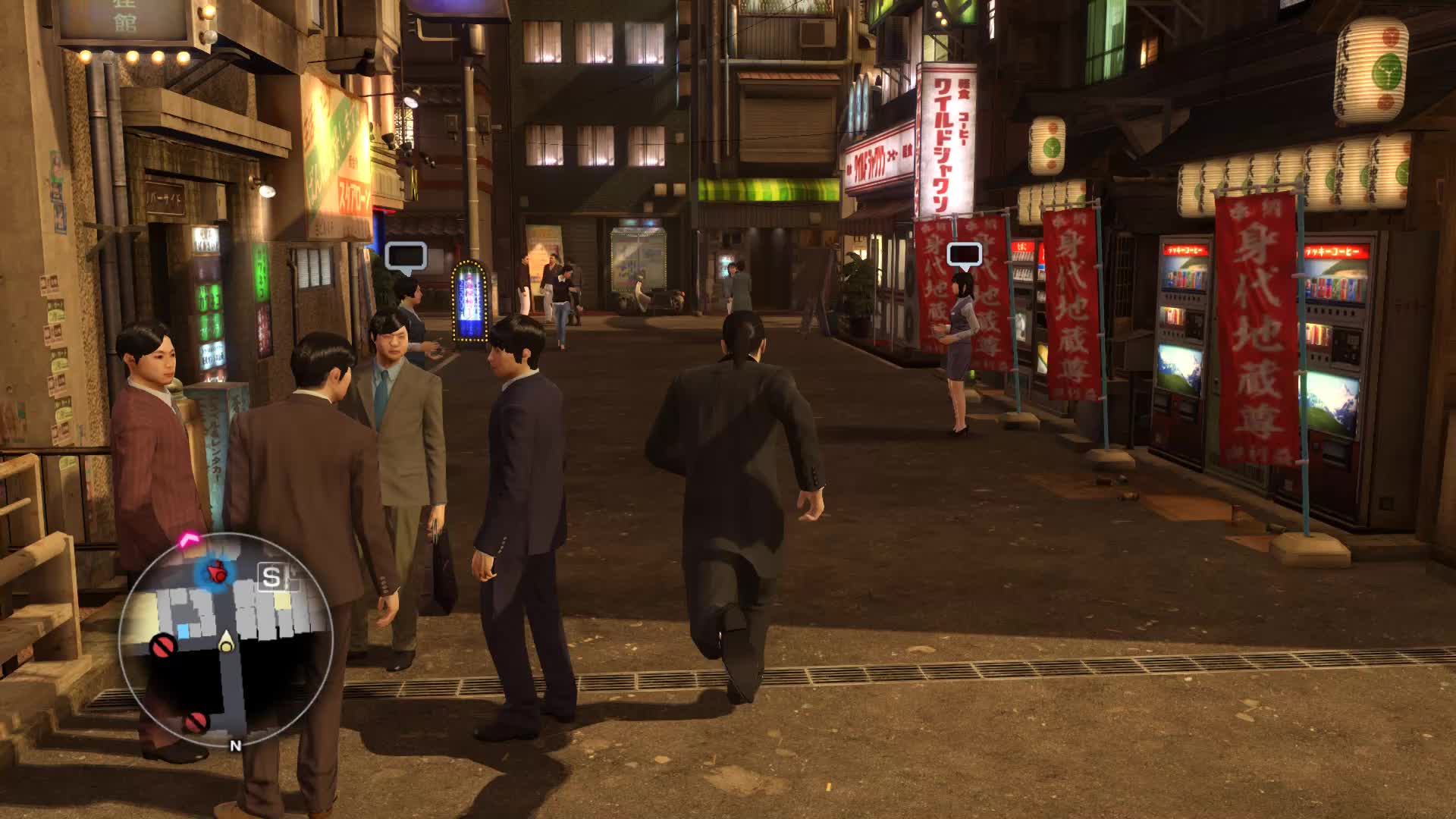Click the pink objective chevron atop the minimap
The image size is (1456, 819).
point(188,538)
